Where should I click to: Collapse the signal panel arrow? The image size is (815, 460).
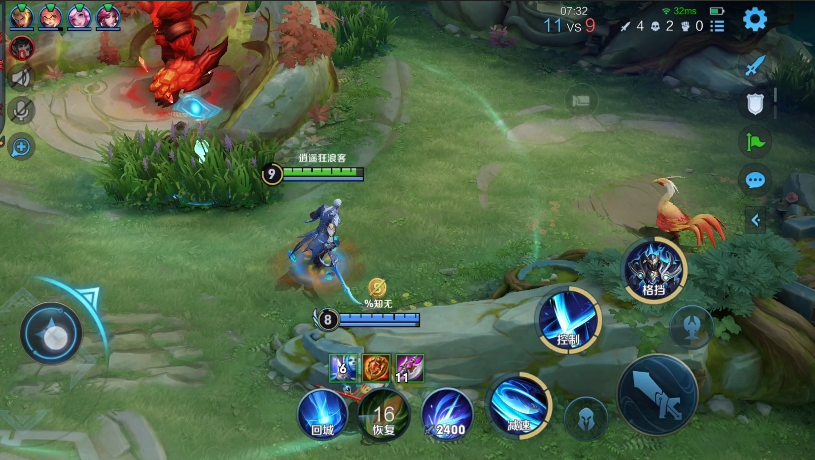tap(755, 220)
